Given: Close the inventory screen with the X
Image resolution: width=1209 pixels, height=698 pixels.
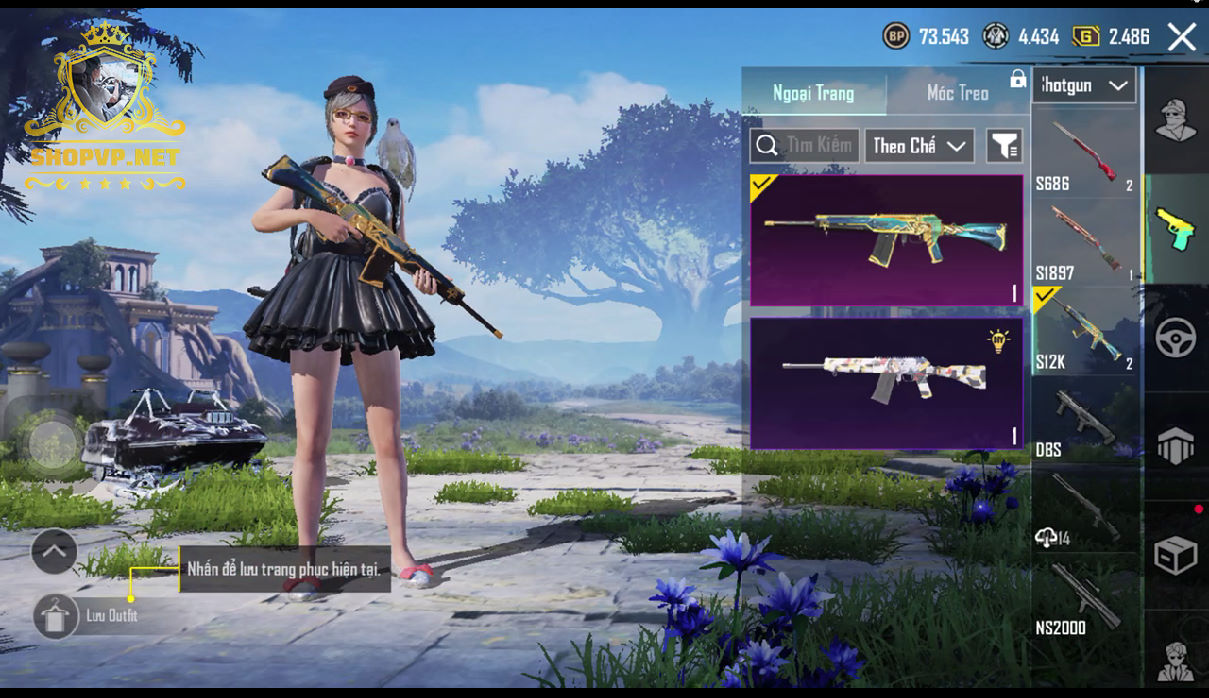Looking at the screenshot, I should tap(1181, 37).
